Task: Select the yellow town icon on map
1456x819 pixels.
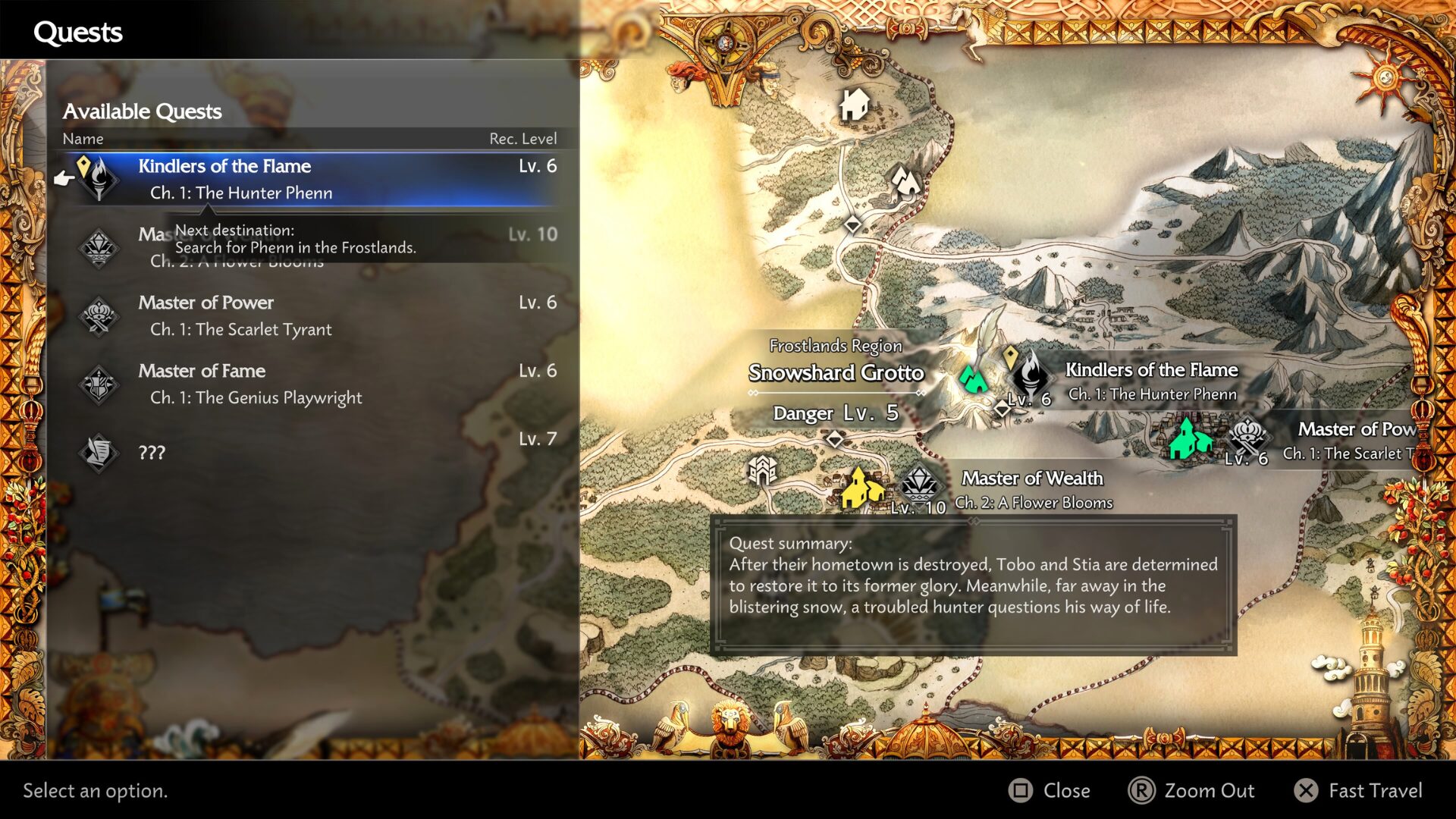Action: 861,488
